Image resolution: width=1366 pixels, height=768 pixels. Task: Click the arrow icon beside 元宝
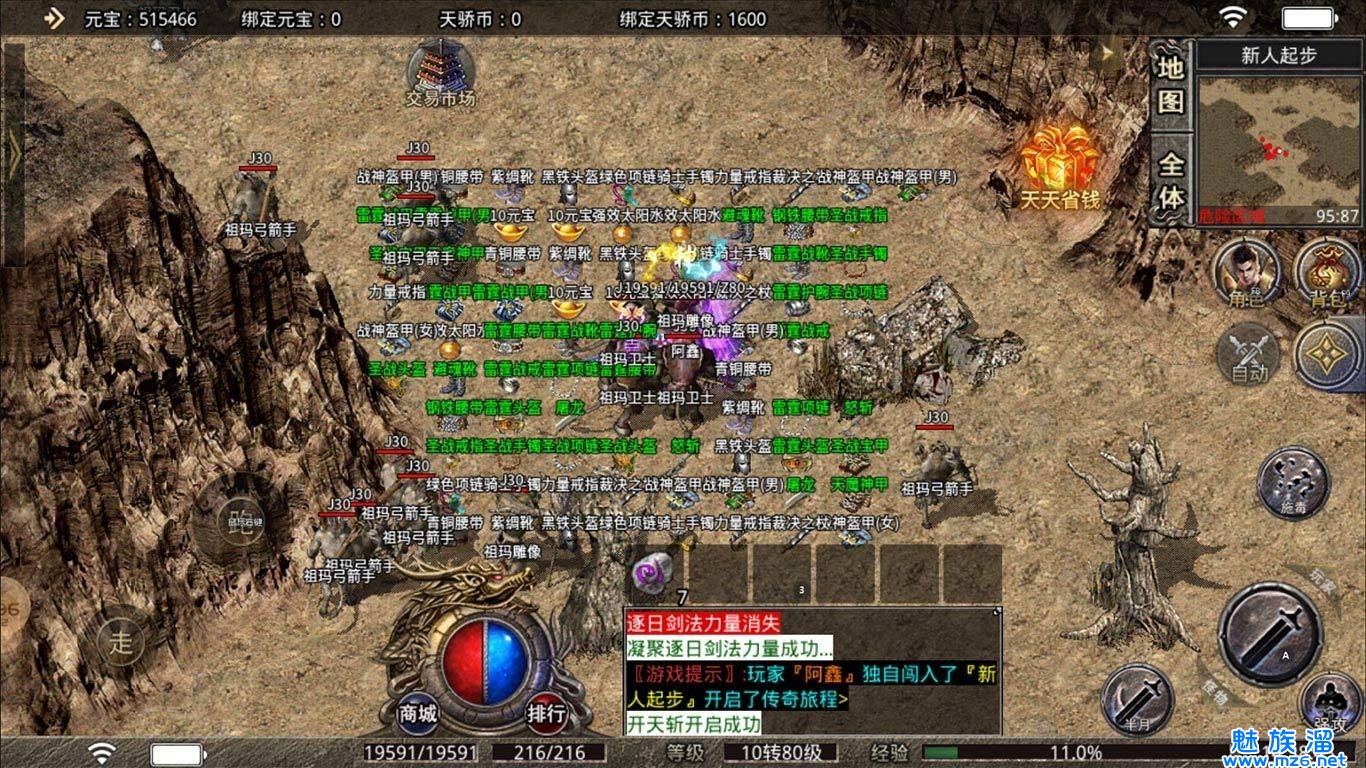pos(54,18)
